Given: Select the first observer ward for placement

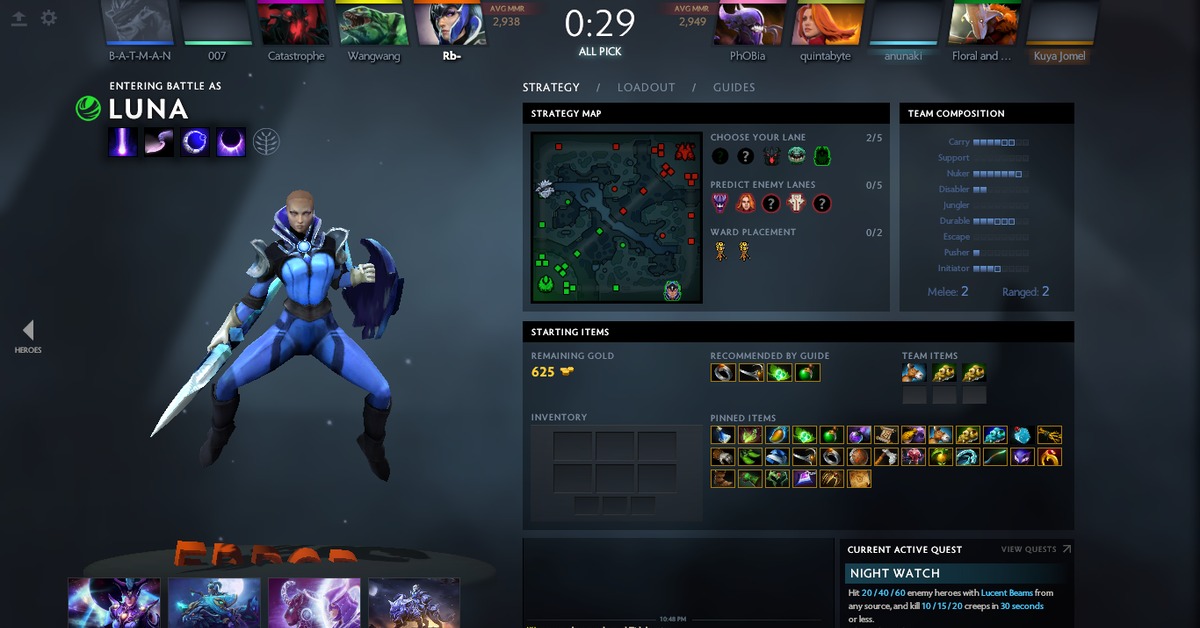Looking at the screenshot, I should (x=720, y=251).
